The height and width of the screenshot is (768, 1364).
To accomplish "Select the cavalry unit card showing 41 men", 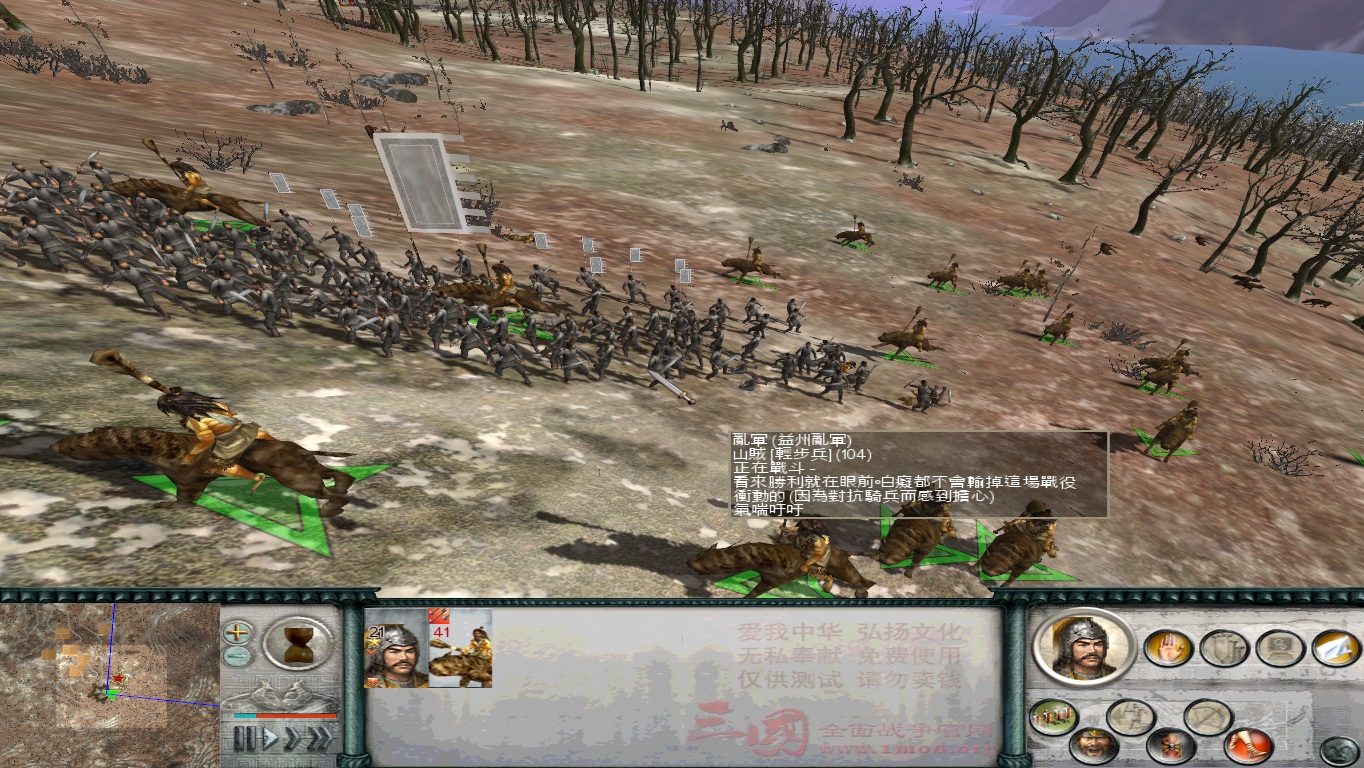I will pyautogui.click(x=460, y=655).
